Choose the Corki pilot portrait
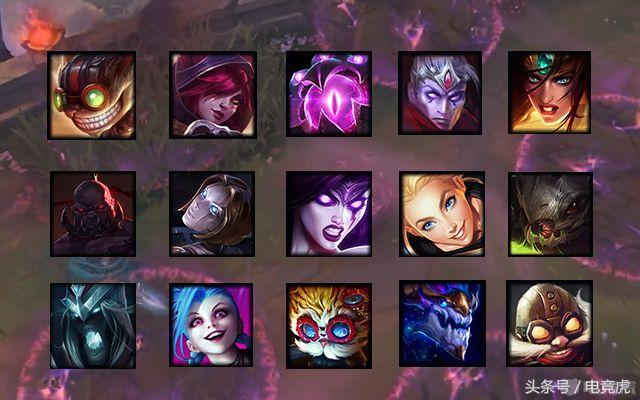Image resolution: width=640 pixels, height=400 pixels. [549, 324]
